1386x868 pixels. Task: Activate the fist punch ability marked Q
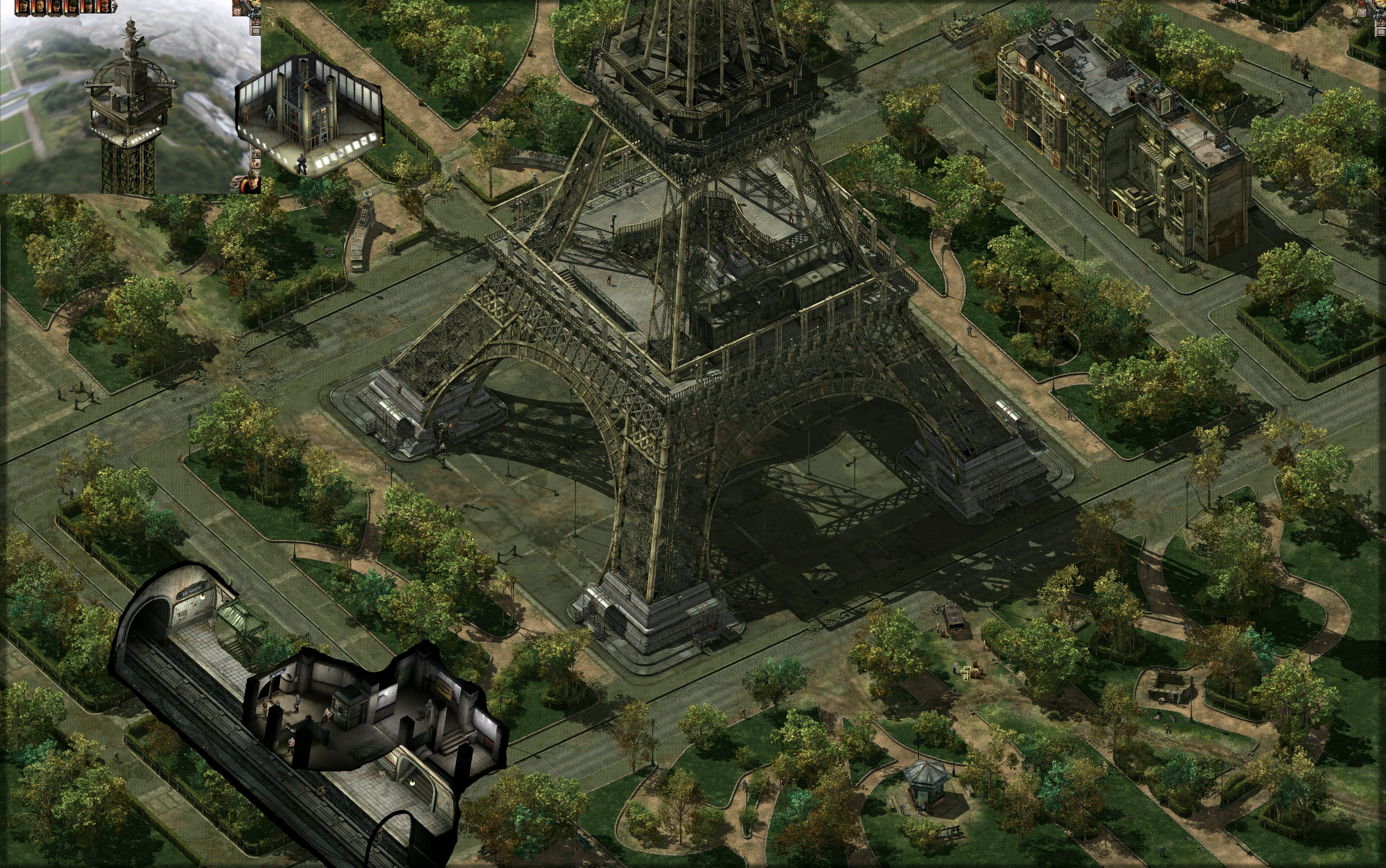pos(256,164)
